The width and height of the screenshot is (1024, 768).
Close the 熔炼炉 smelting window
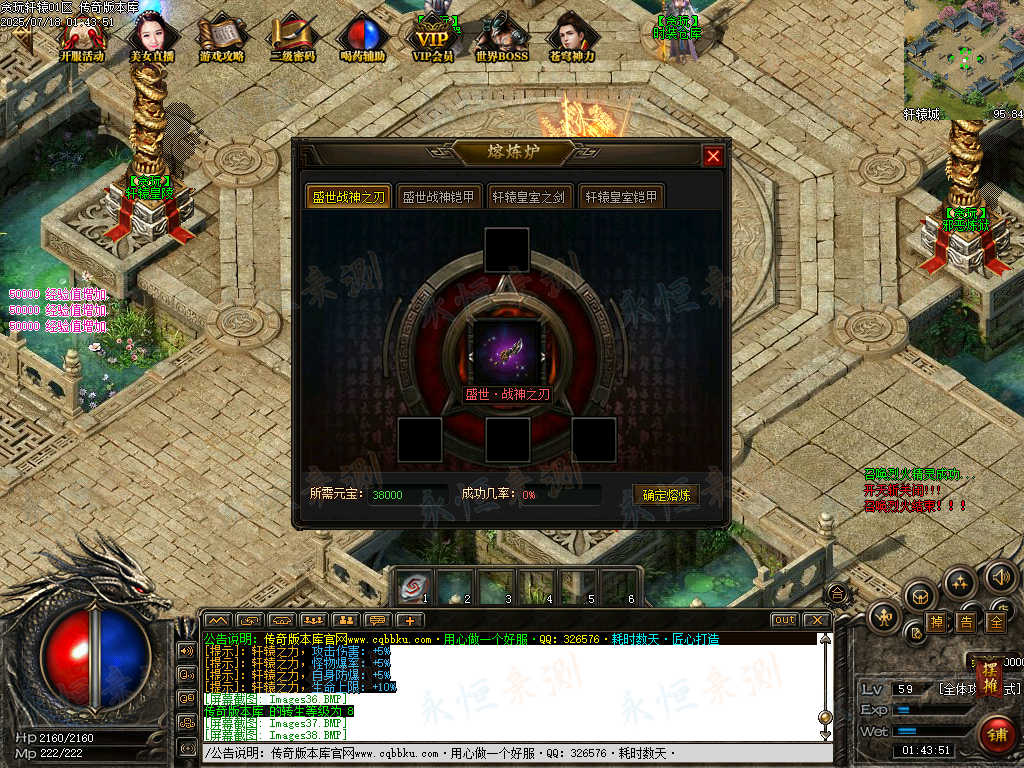713,156
